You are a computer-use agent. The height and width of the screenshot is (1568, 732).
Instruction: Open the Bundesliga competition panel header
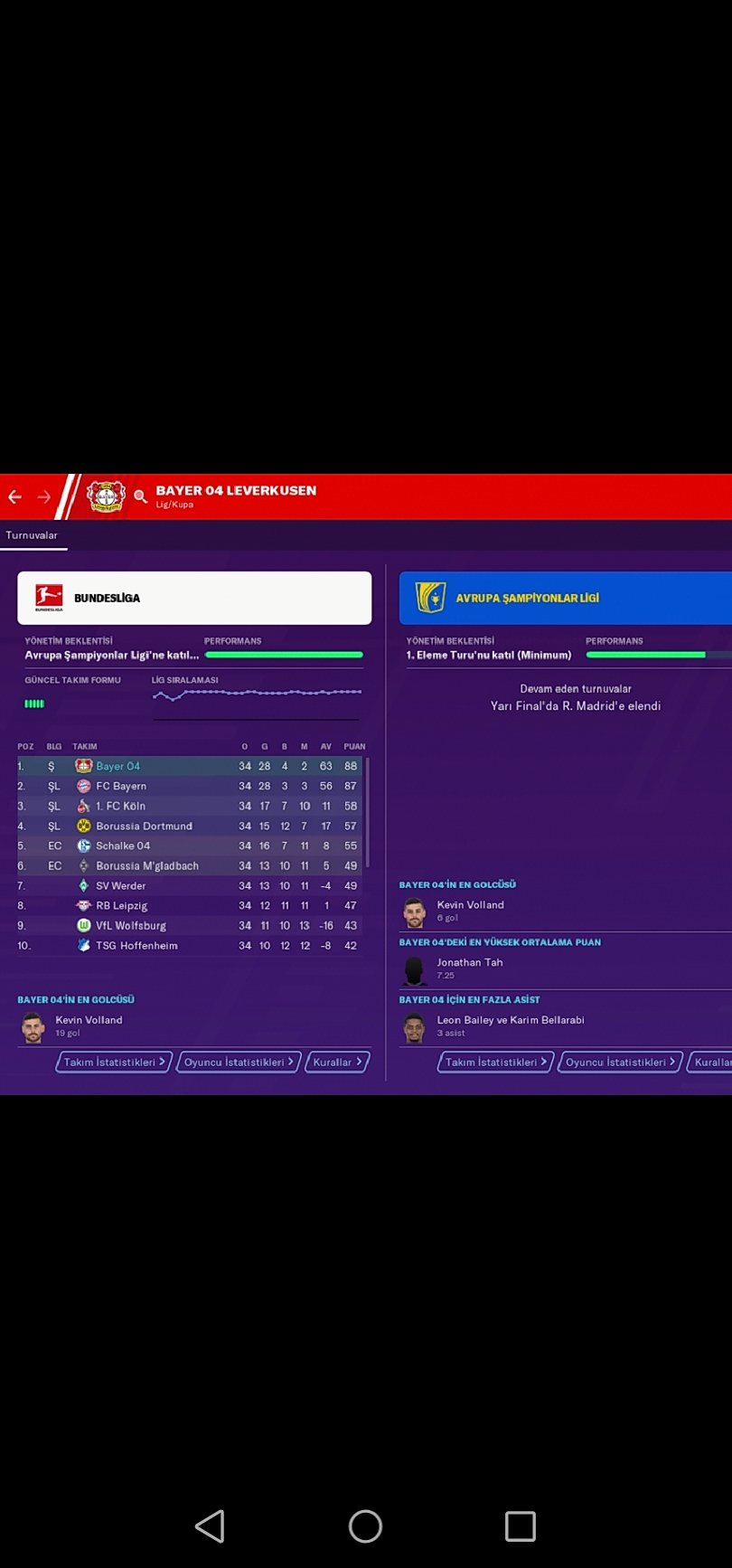[194, 598]
